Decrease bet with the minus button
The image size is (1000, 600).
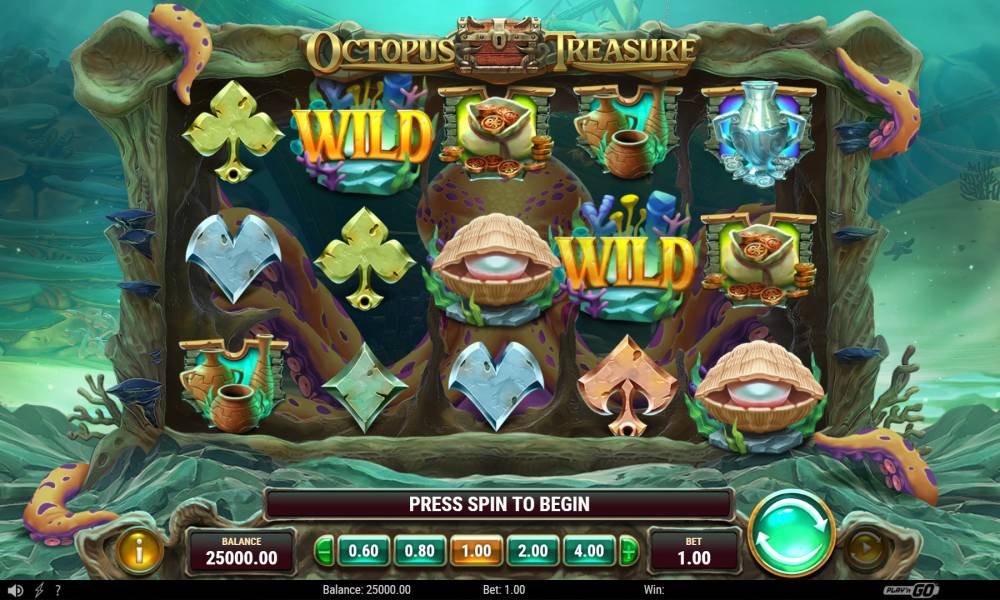pyautogui.click(x=324, y=551)
